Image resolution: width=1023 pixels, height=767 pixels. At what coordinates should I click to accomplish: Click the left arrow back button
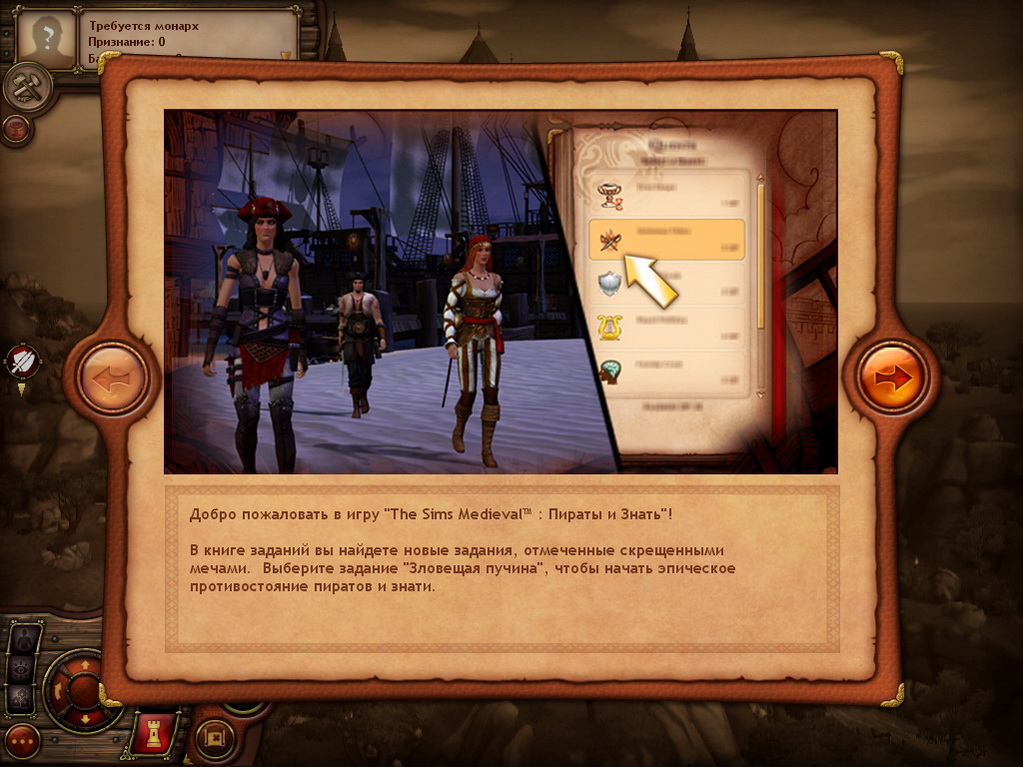point(112,378)
